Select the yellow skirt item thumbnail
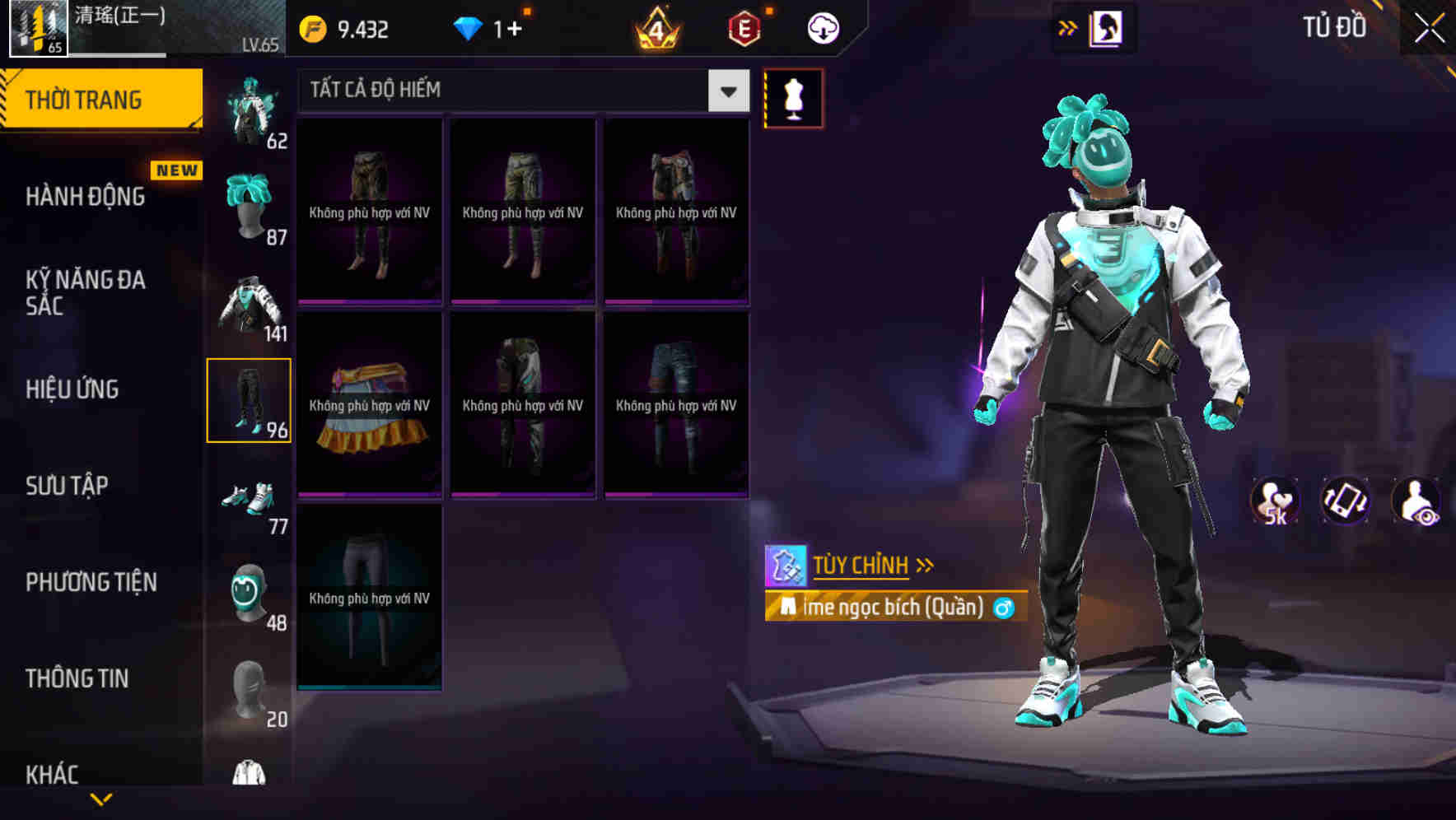Image resolution: width=1456 pixels, height=820 pixels. tap(369, 403)
